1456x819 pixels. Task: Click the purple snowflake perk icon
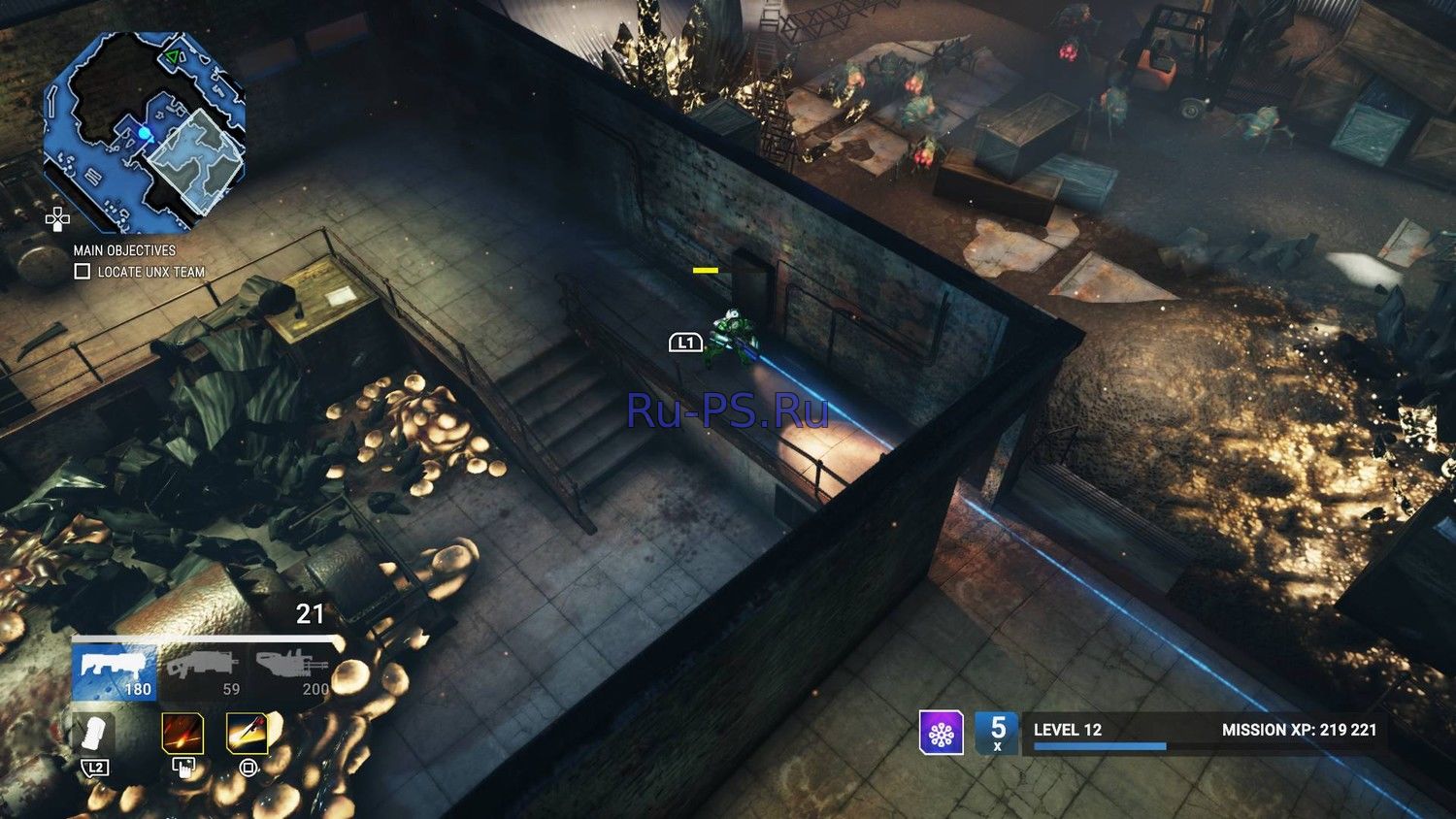[942, 733]
